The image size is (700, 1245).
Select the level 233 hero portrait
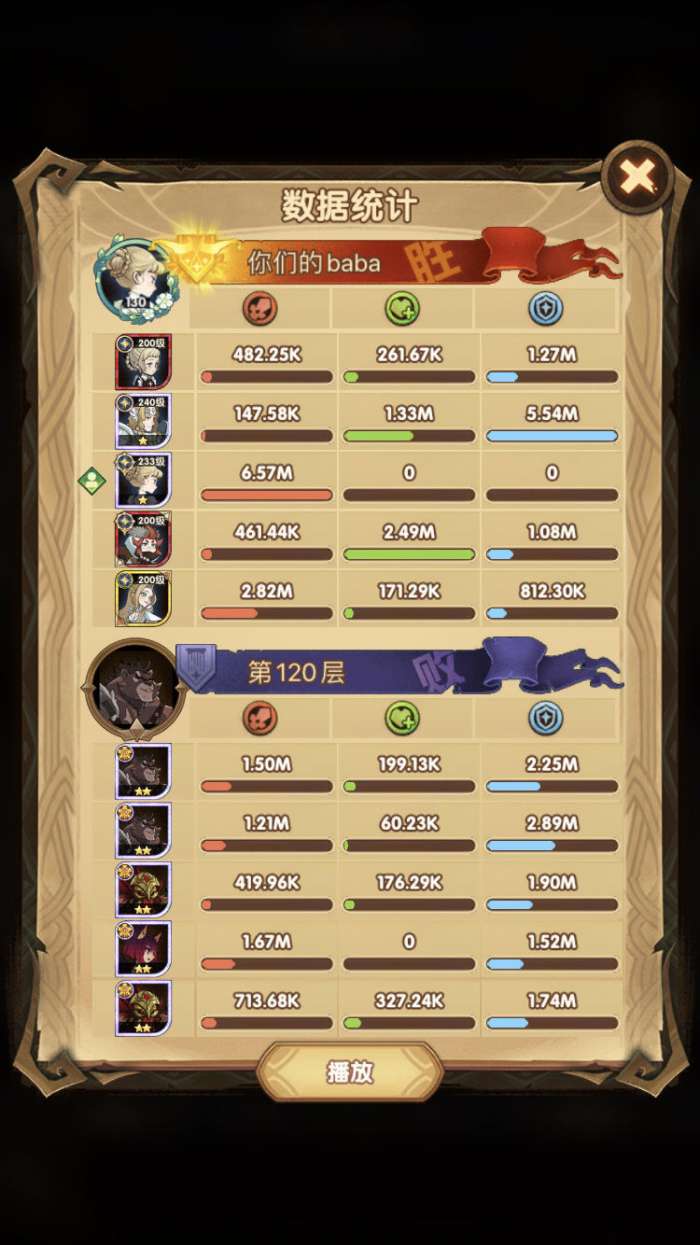[144, 480]
